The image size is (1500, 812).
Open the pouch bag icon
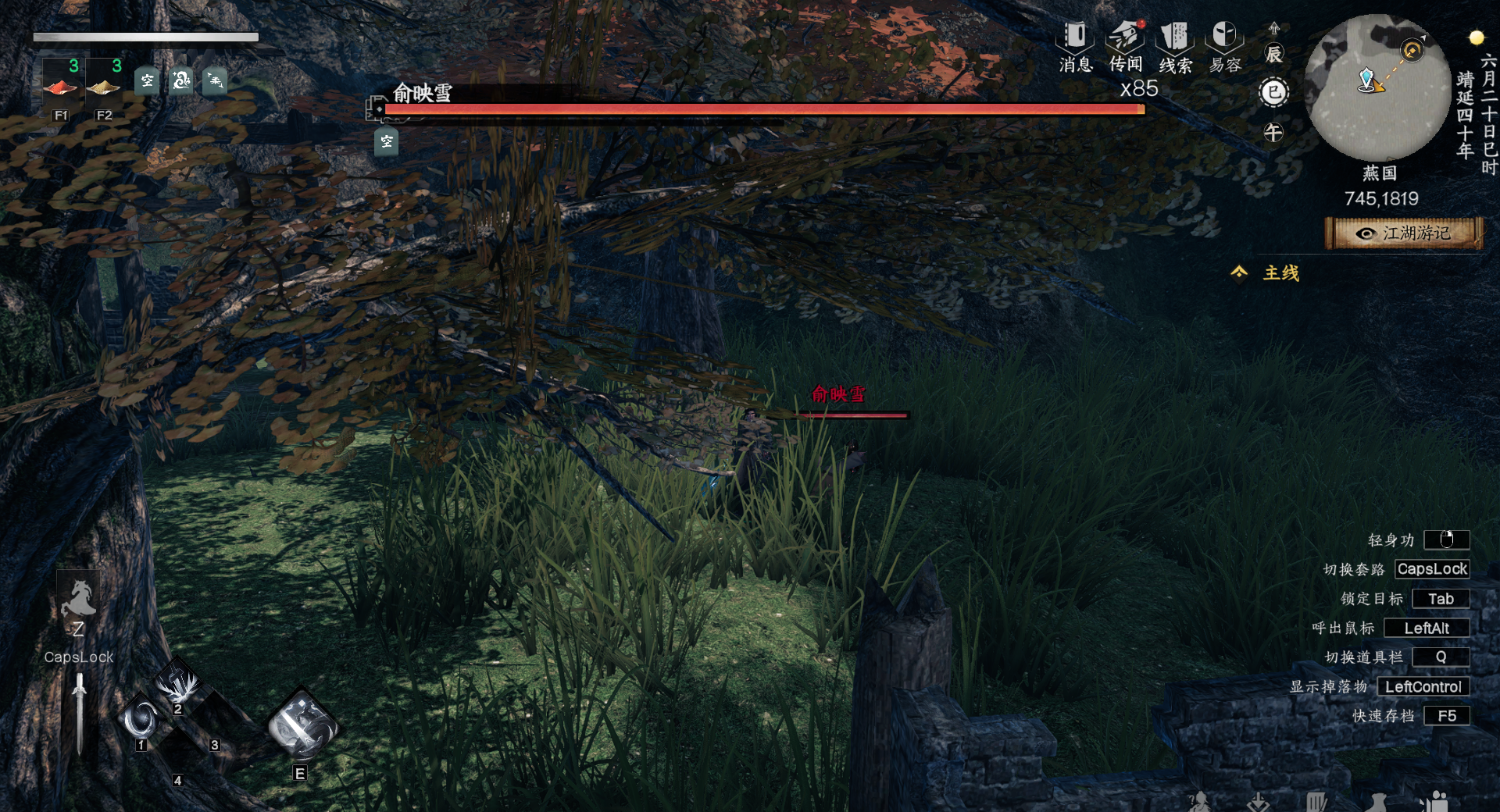coord(1377,803)
